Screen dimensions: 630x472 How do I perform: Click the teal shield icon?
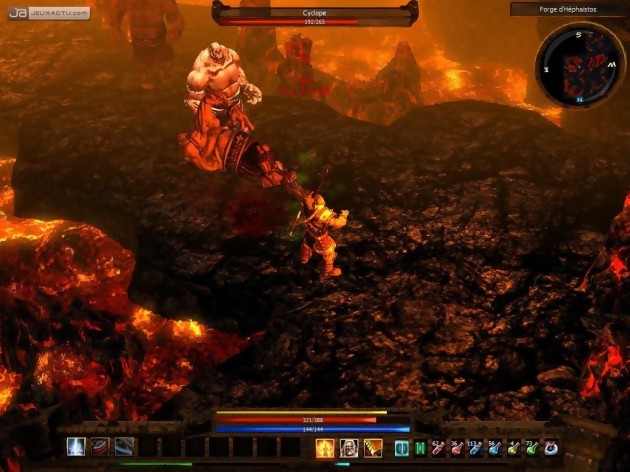pyautogui.click(x=401, y=448)
